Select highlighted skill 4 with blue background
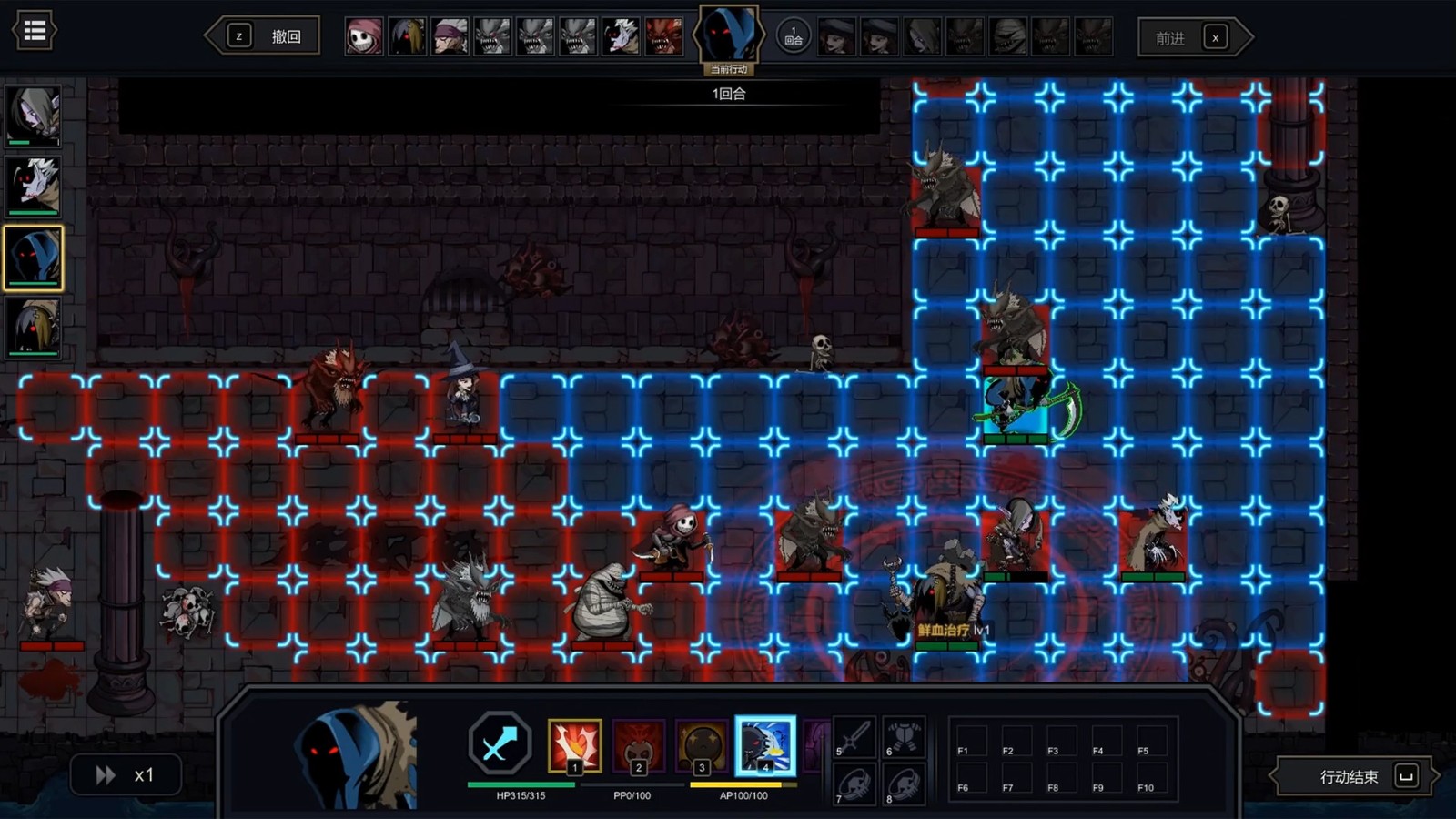The width and height of the screenshot is (1456, 819). pyautogui.click(x=764, y=745)
